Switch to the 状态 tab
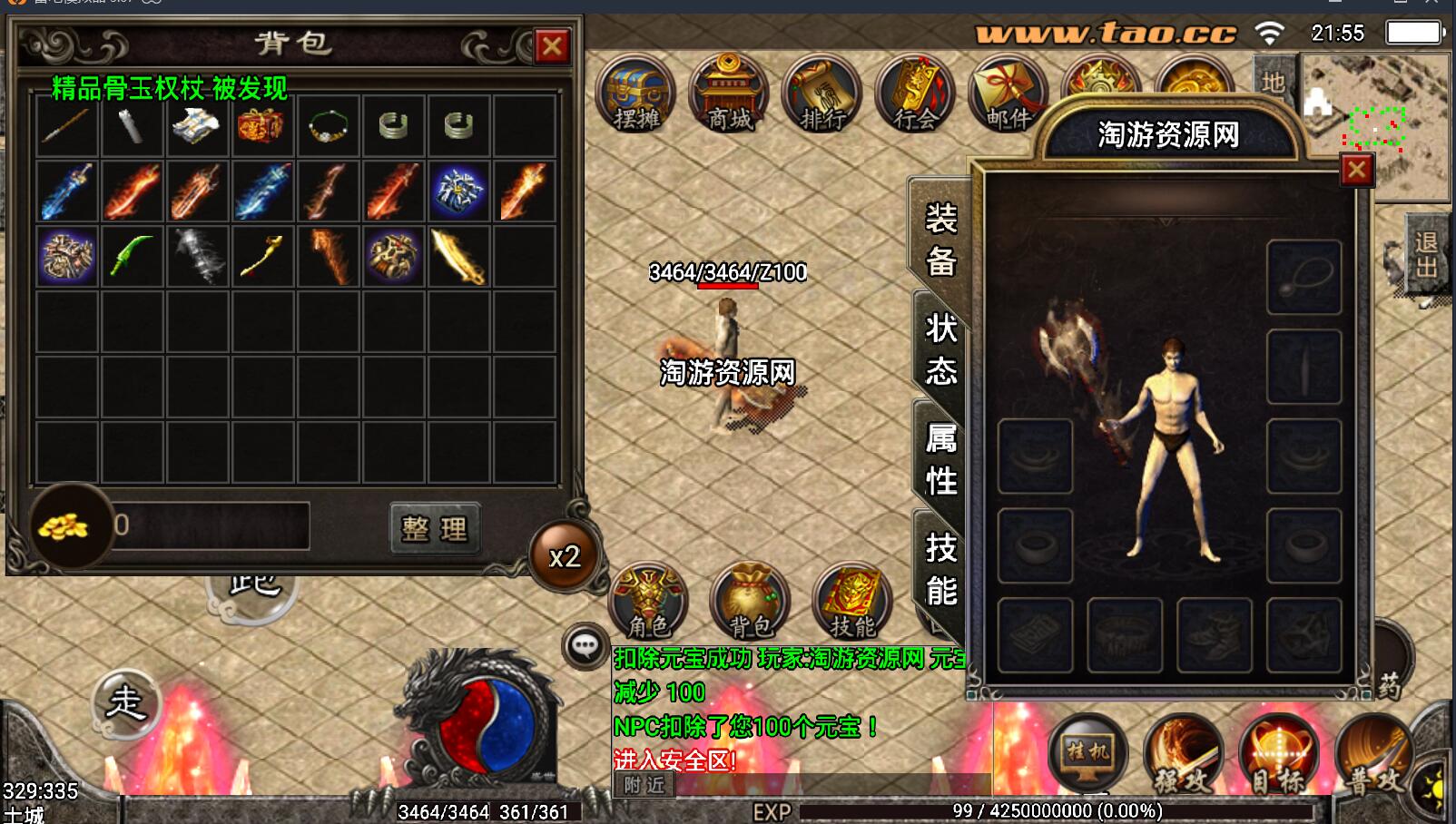 [940, 349]
